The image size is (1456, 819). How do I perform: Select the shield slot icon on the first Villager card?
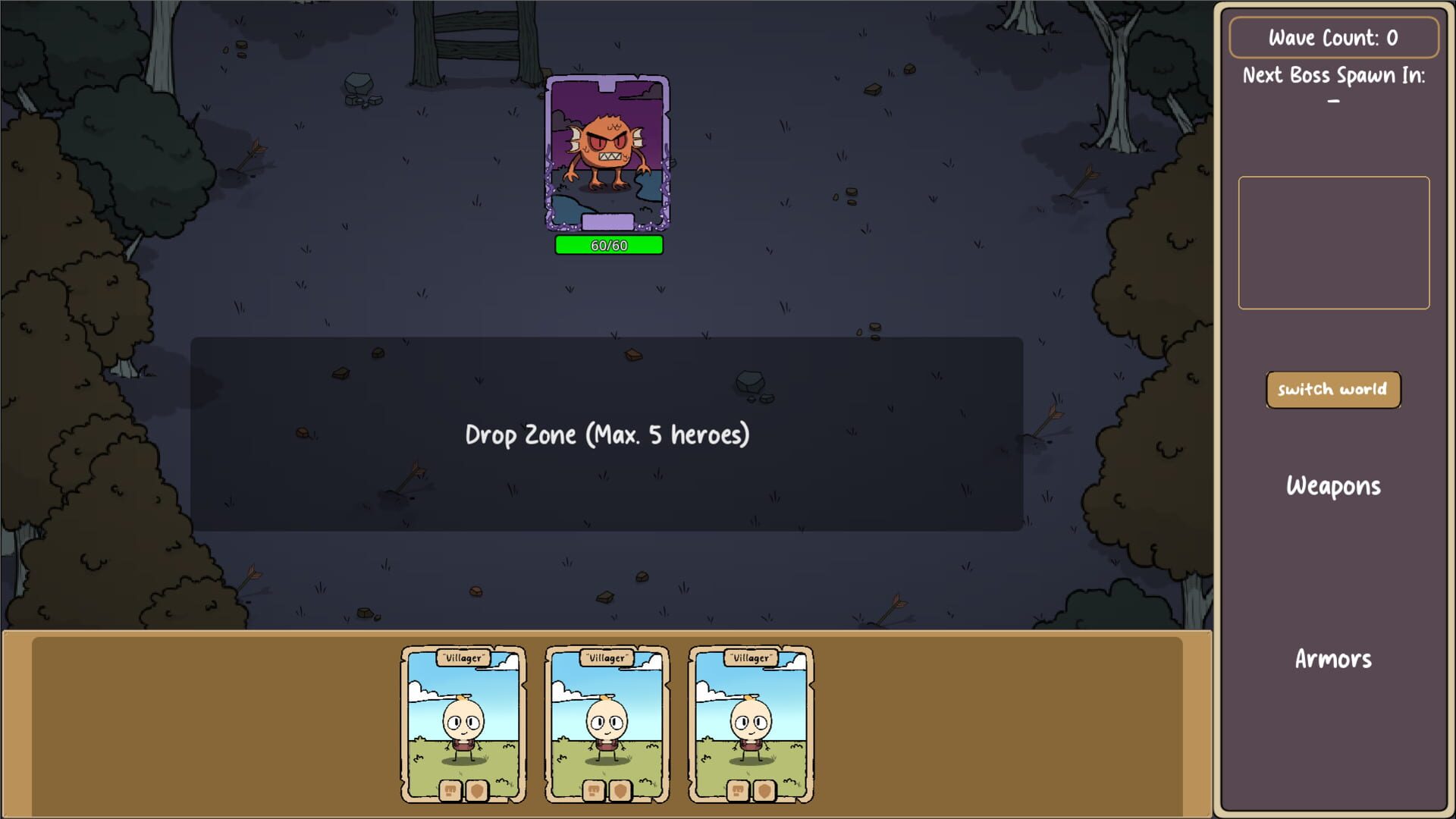pos(477,792)
